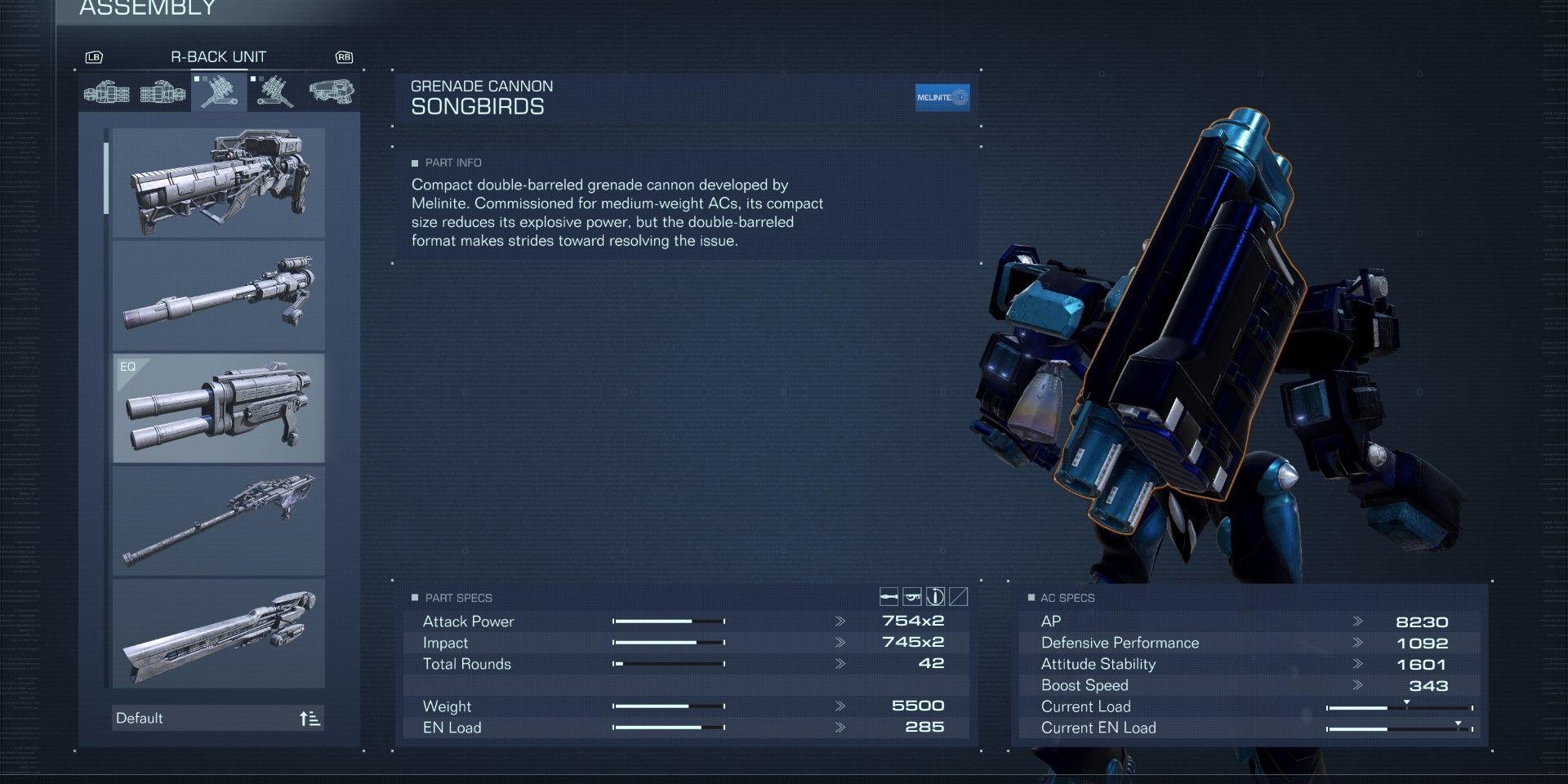Click the sort order icon beside Default
This screenshot has height=784, width=1568.
pyautogui.click(x=310, y=717)
